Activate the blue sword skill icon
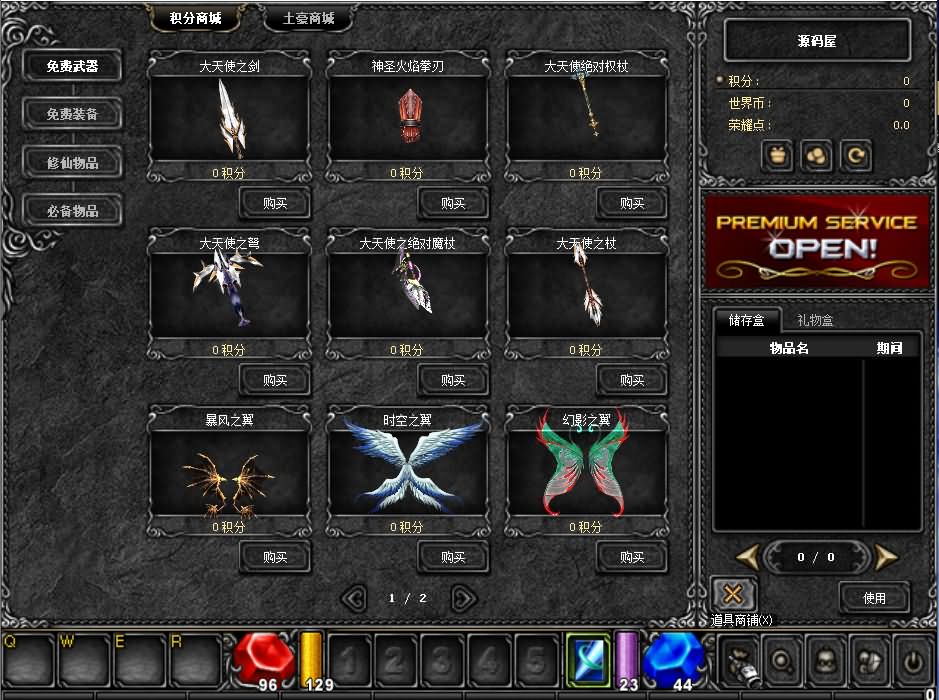 [x=587, y=660]
